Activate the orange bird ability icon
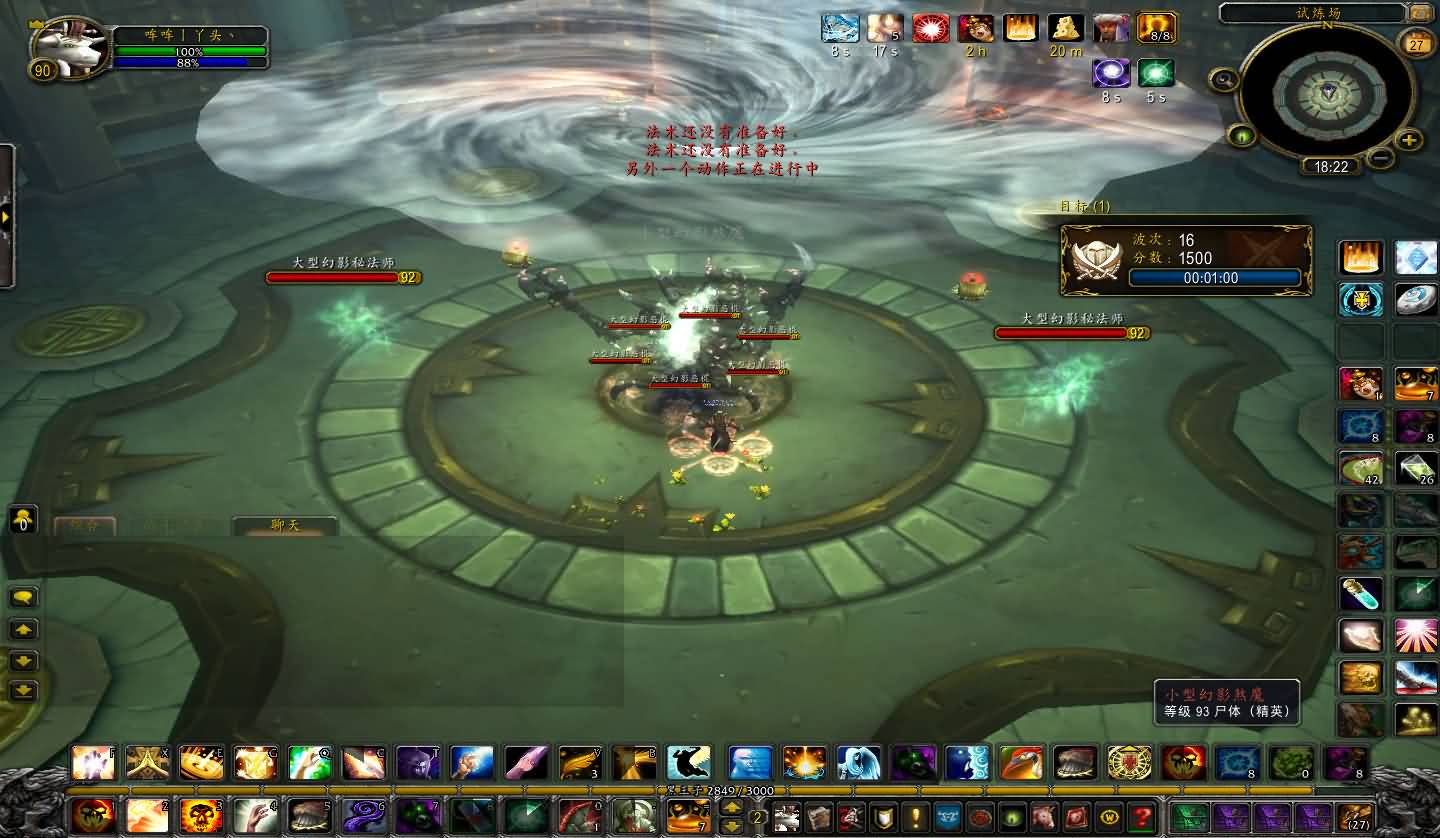Image resolution: width=1440 pixels, height=838 pixels. pyautogui.click(x=1021, y=763)
